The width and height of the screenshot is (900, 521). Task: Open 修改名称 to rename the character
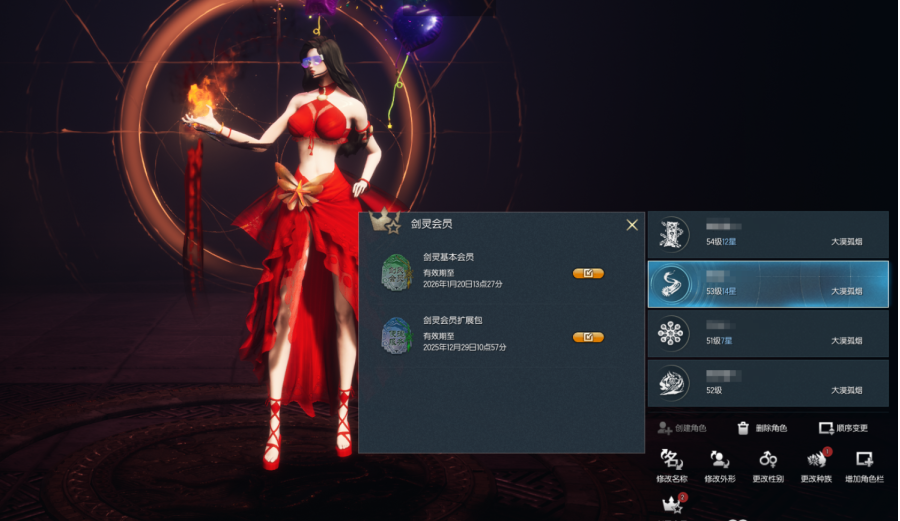pos(673,466)
